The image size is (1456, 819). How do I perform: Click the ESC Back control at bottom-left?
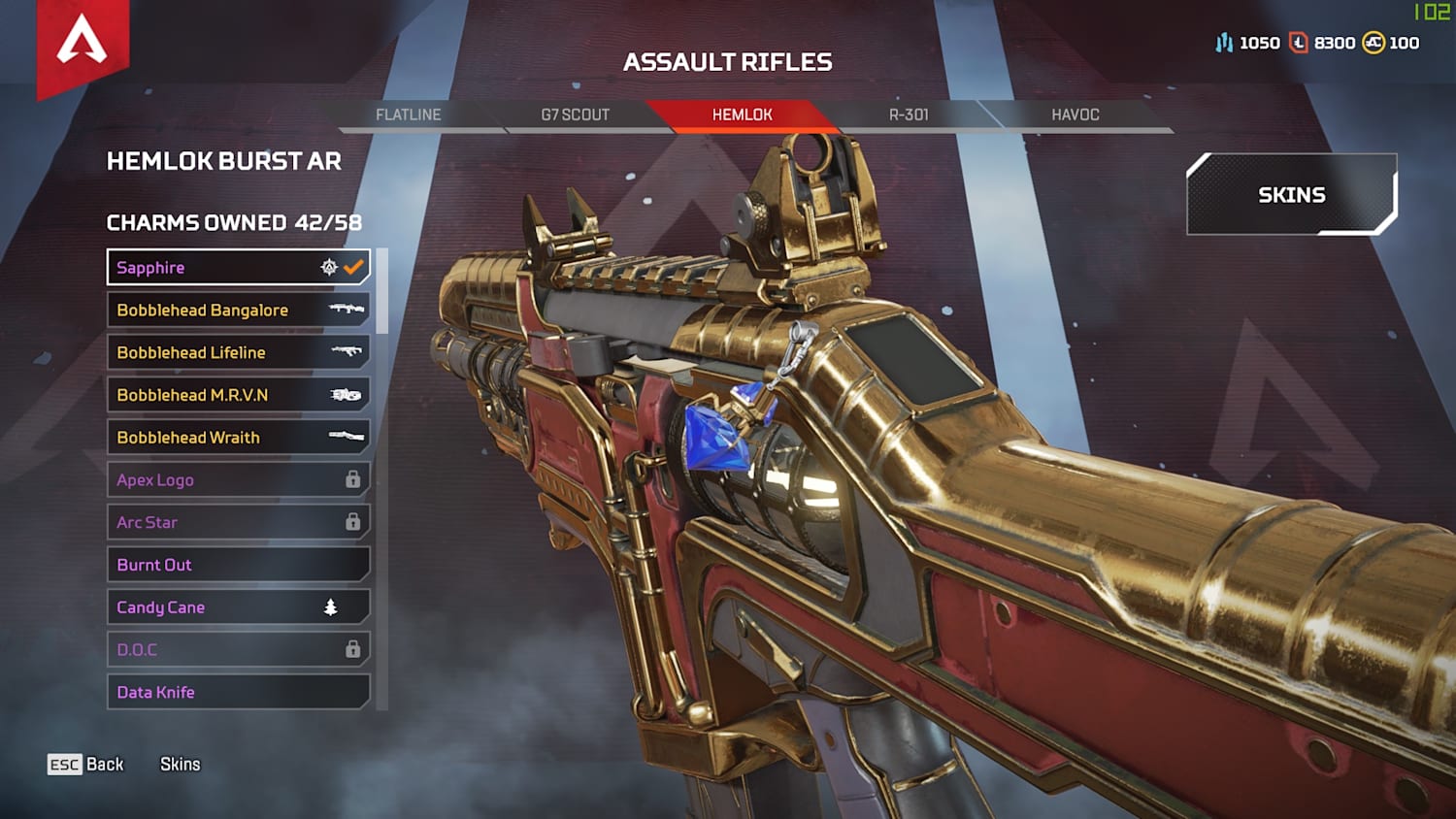coord(85,765)
